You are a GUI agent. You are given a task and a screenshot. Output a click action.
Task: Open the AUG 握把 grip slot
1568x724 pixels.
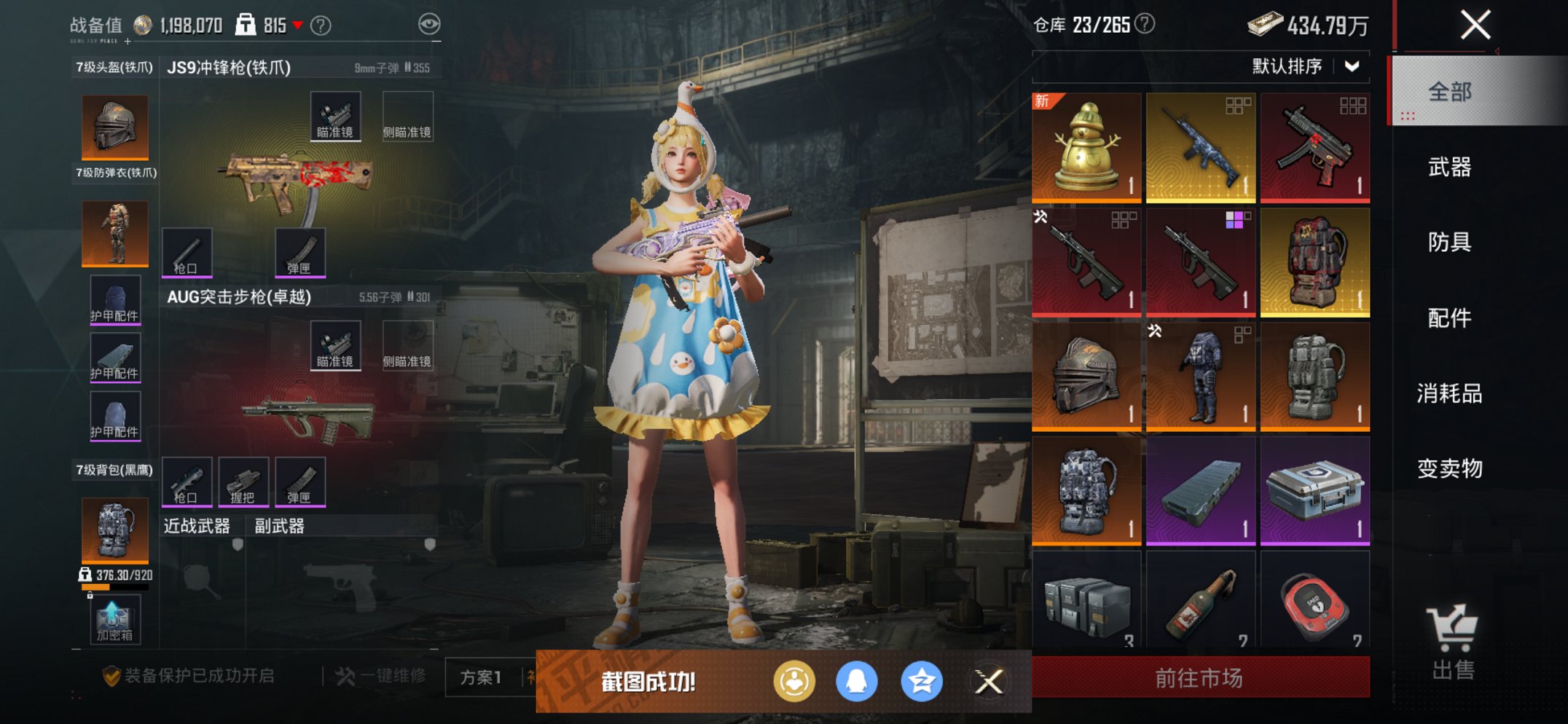(246, 481)
